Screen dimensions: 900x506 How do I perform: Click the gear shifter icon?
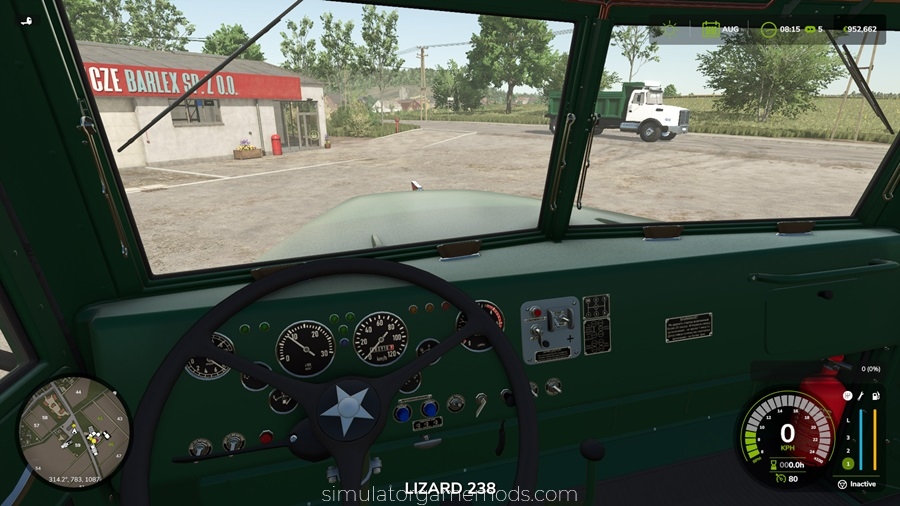pyautogui.click(x=846, y=396)
